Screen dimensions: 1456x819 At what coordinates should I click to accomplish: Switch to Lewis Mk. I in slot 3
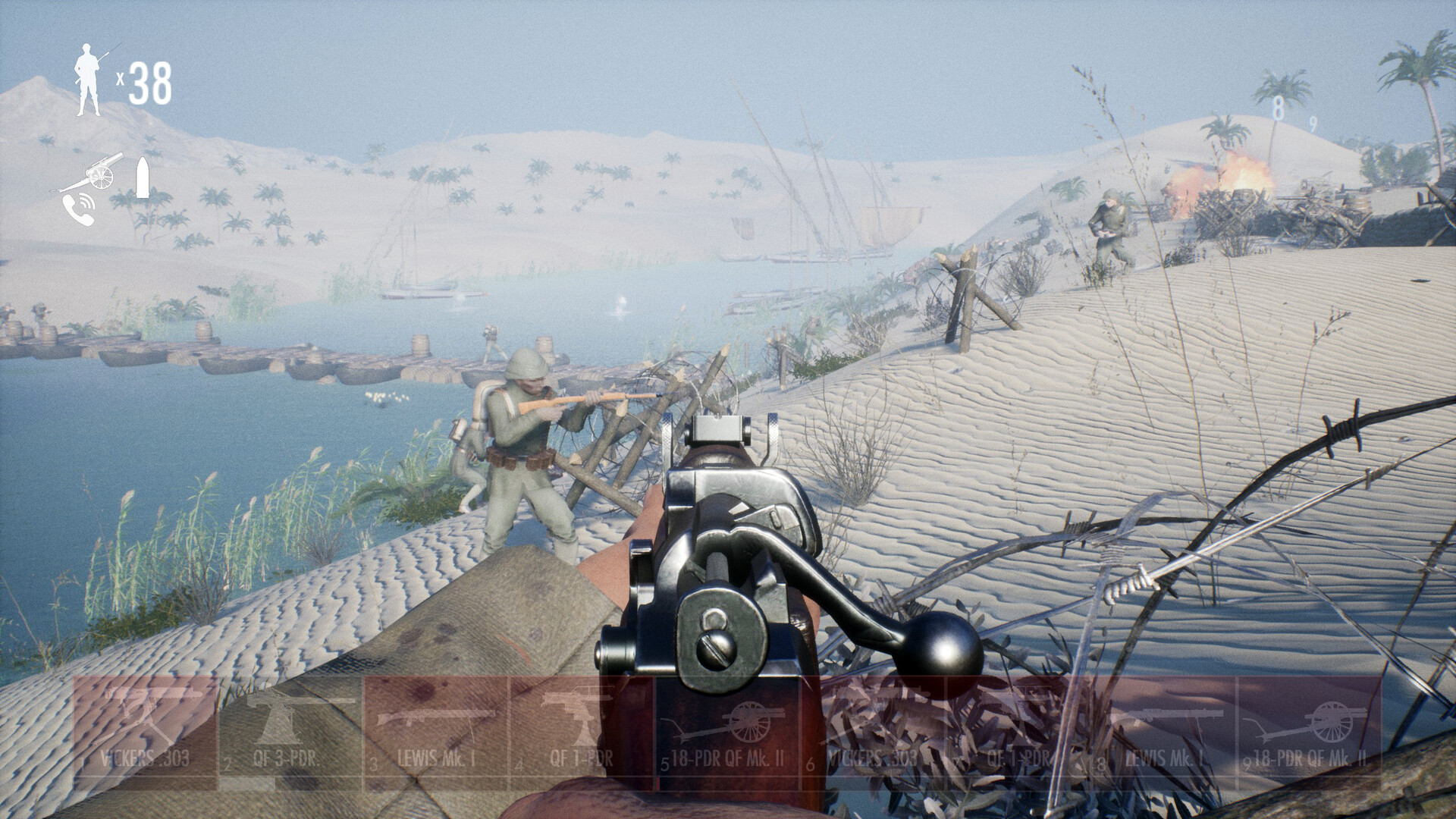(x=436, y=723)
